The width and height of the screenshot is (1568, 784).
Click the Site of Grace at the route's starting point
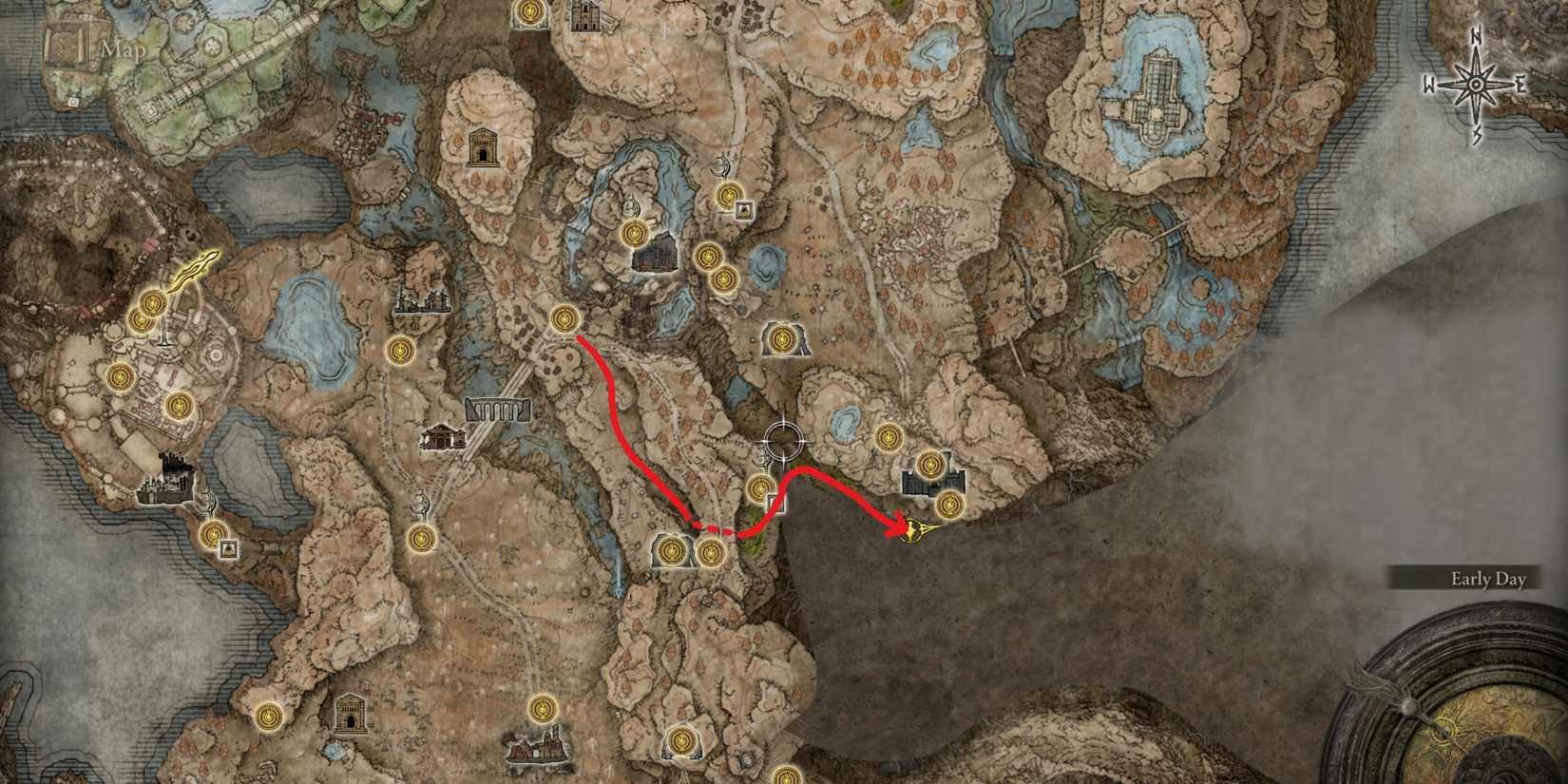563,320
